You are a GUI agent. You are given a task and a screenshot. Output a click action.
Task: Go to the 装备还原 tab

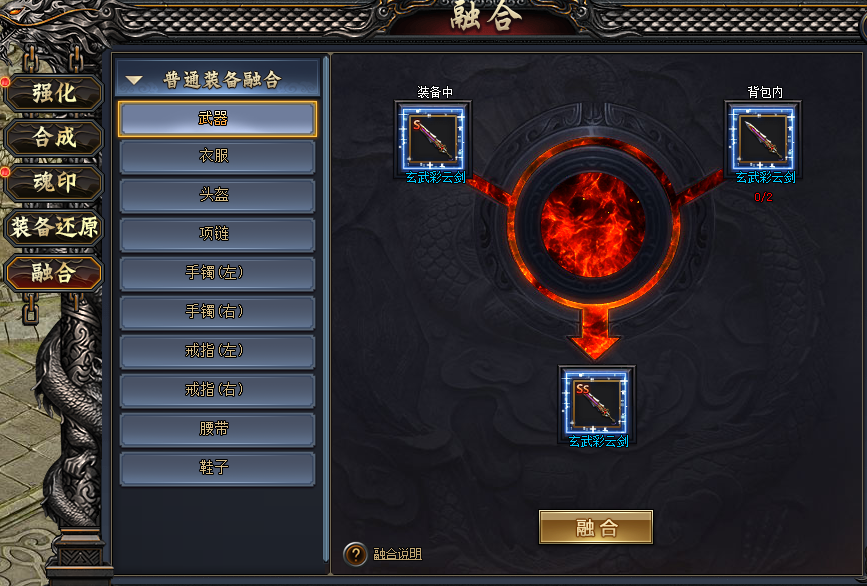(x=54, y=227)
